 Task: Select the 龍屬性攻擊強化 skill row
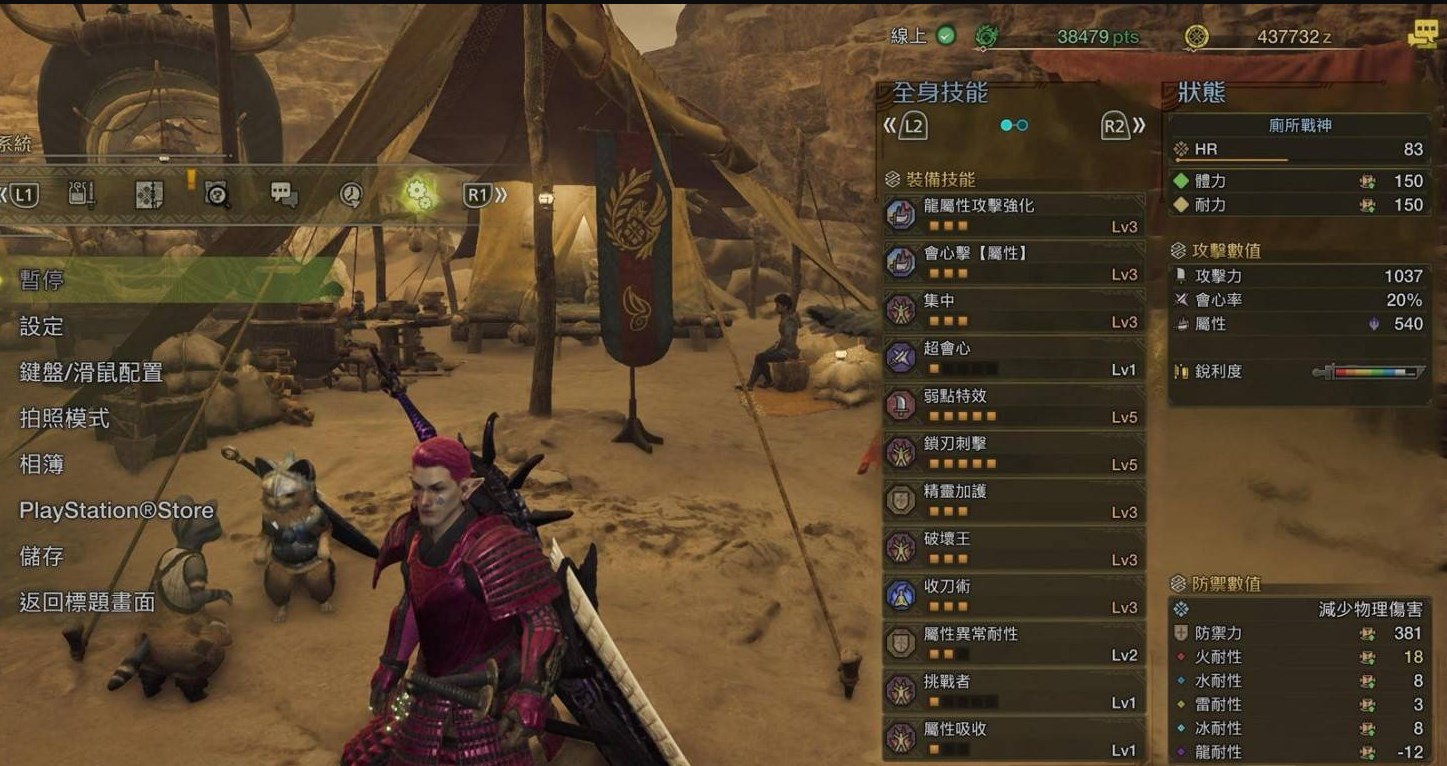click(1014, 214)
